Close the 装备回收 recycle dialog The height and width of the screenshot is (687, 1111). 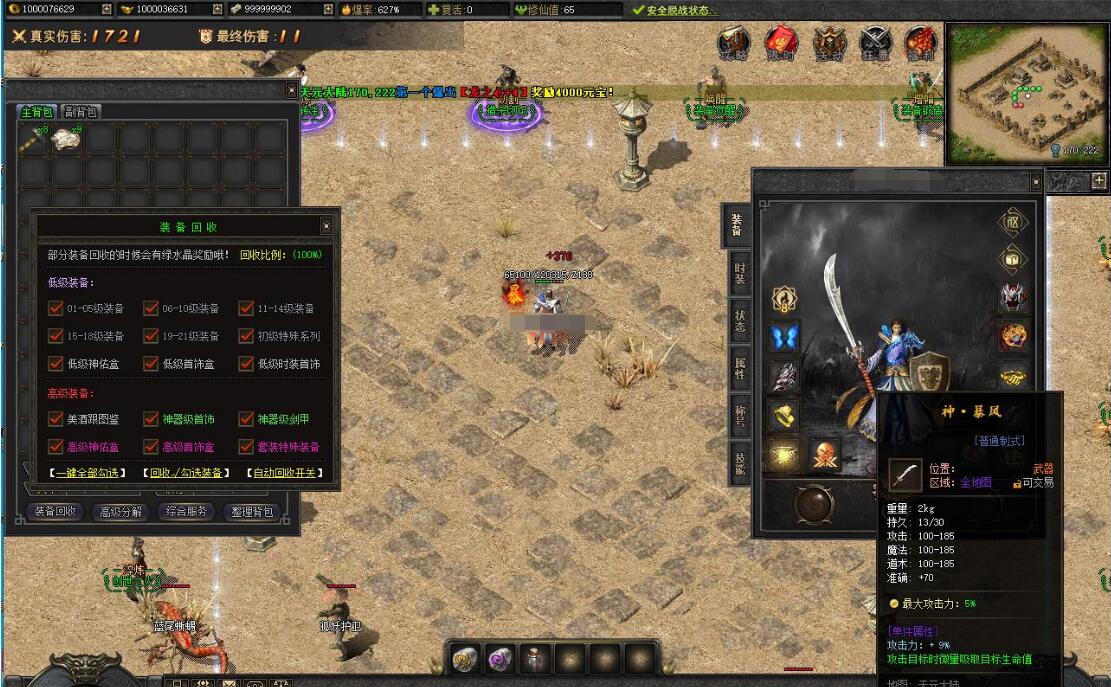click(326, 226)
